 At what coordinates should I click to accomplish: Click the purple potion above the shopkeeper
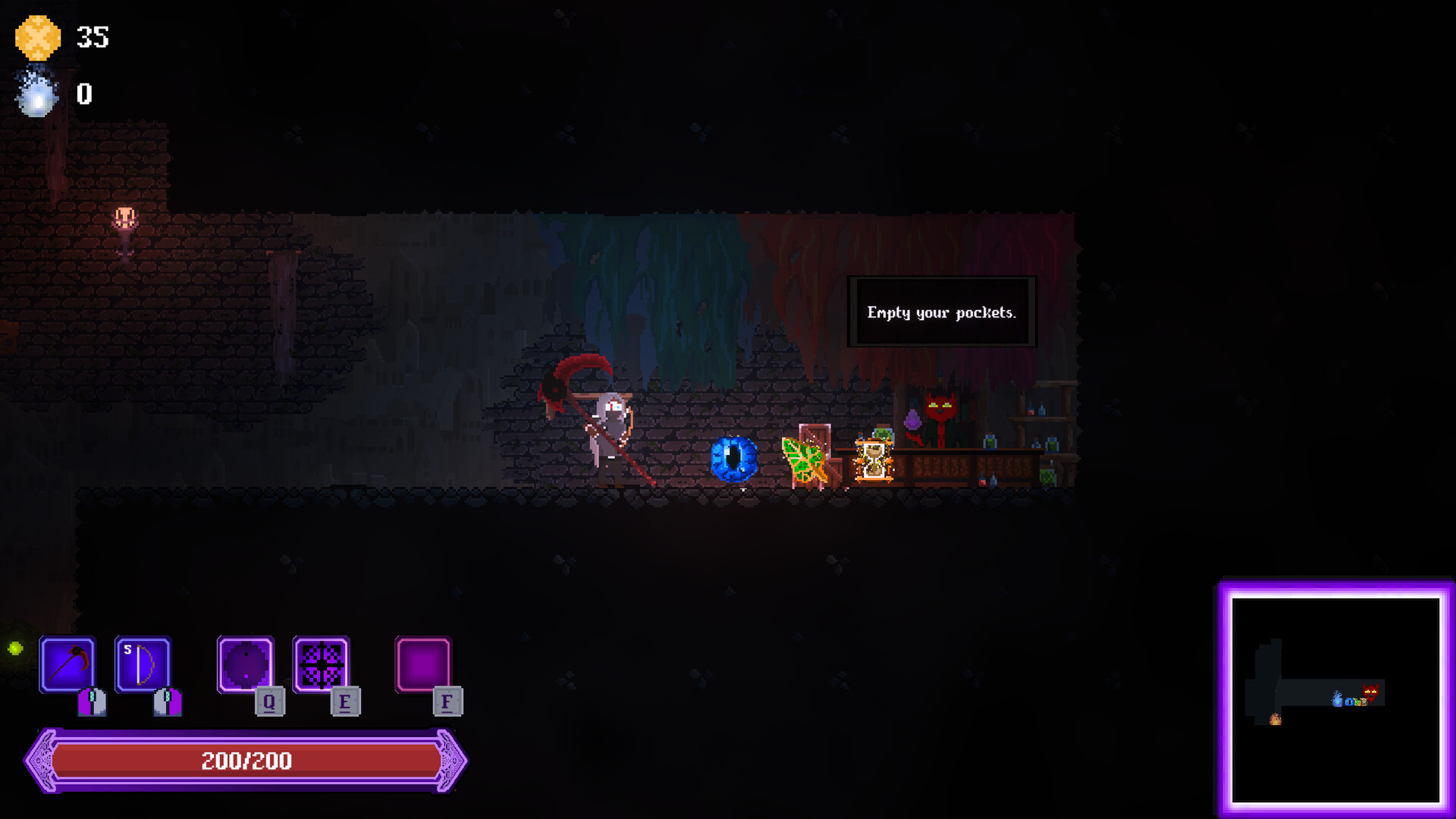point(912,419)
